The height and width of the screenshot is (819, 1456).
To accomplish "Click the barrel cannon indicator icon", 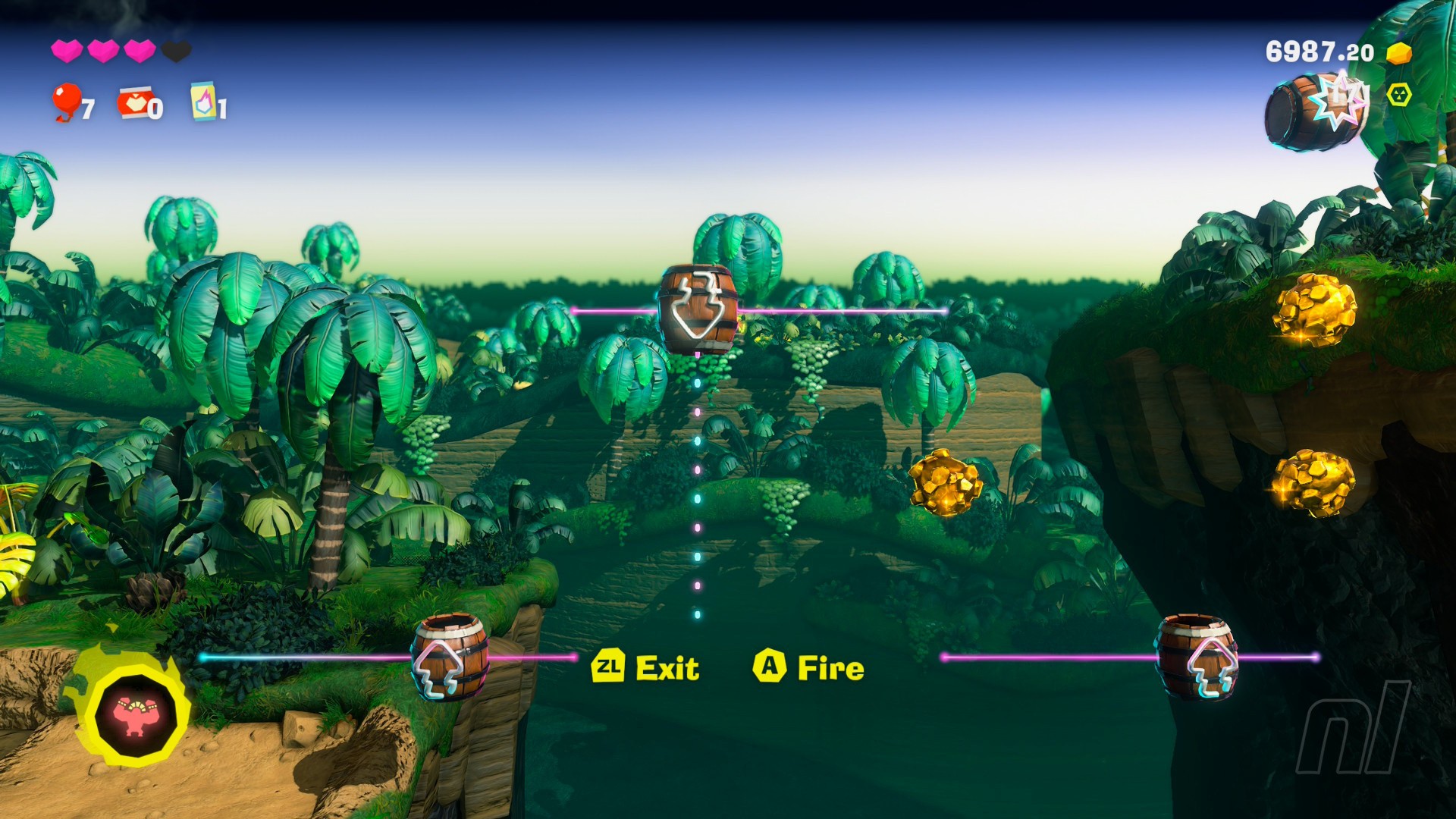I will coord(1316,111).
